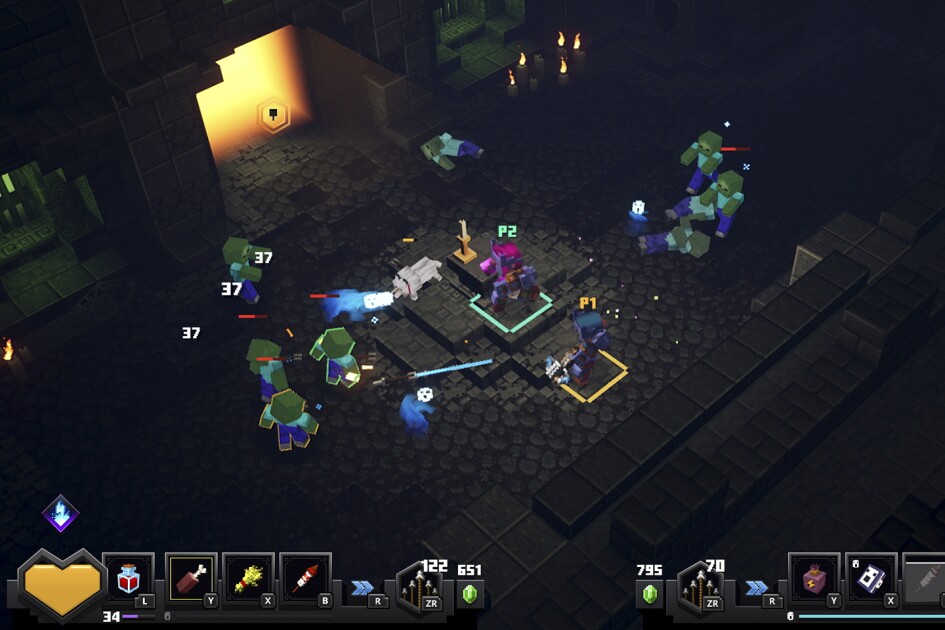Activate the blue soul flame diamond icon
This screenshot has width=945, height=630.
pos(60,513)
